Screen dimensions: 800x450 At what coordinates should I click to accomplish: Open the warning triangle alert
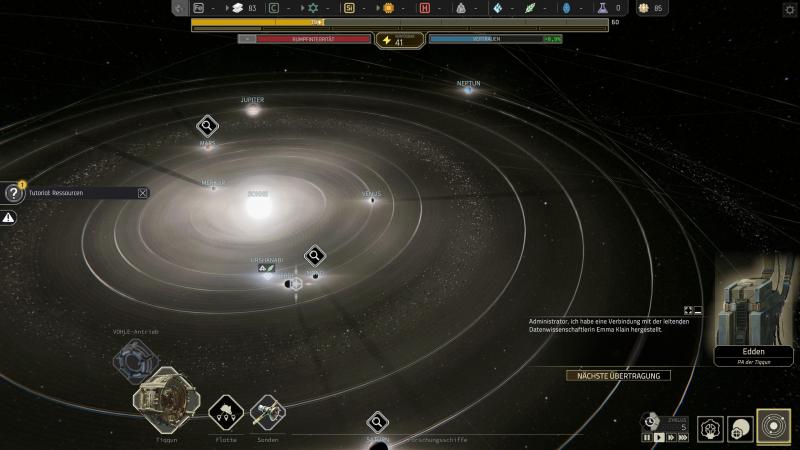9,217
